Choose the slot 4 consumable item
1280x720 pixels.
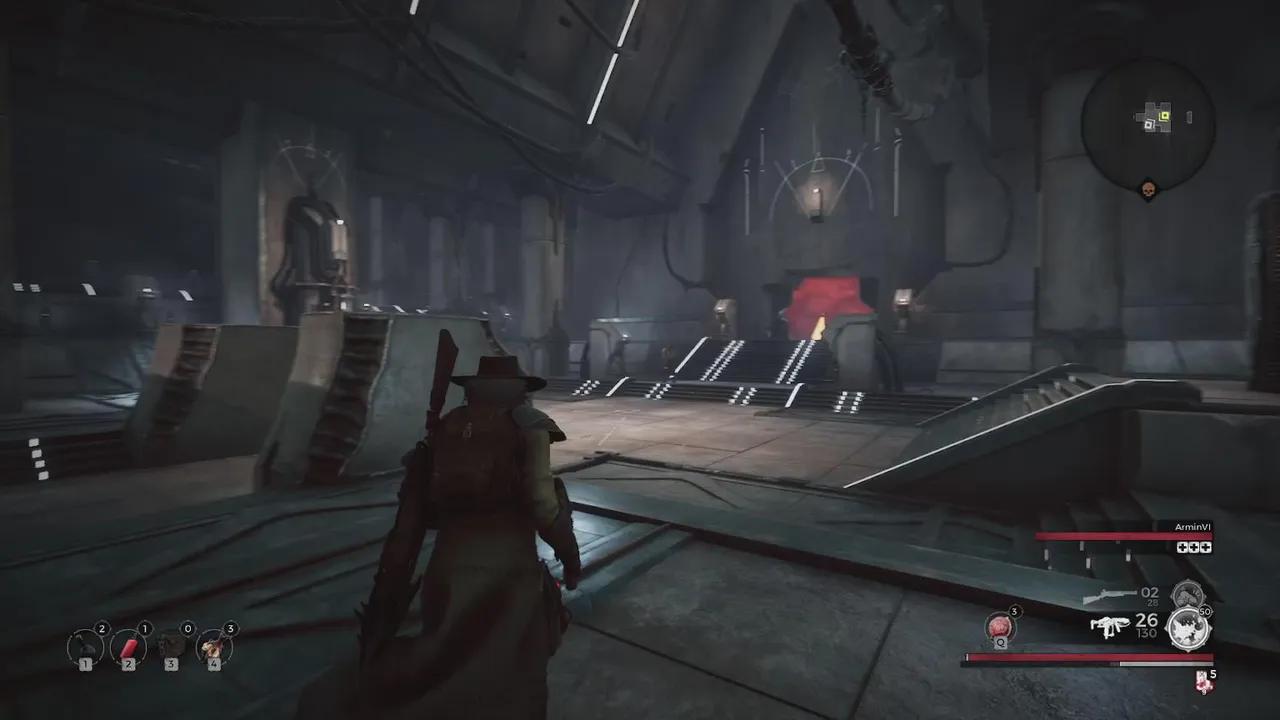pos(213,647)
